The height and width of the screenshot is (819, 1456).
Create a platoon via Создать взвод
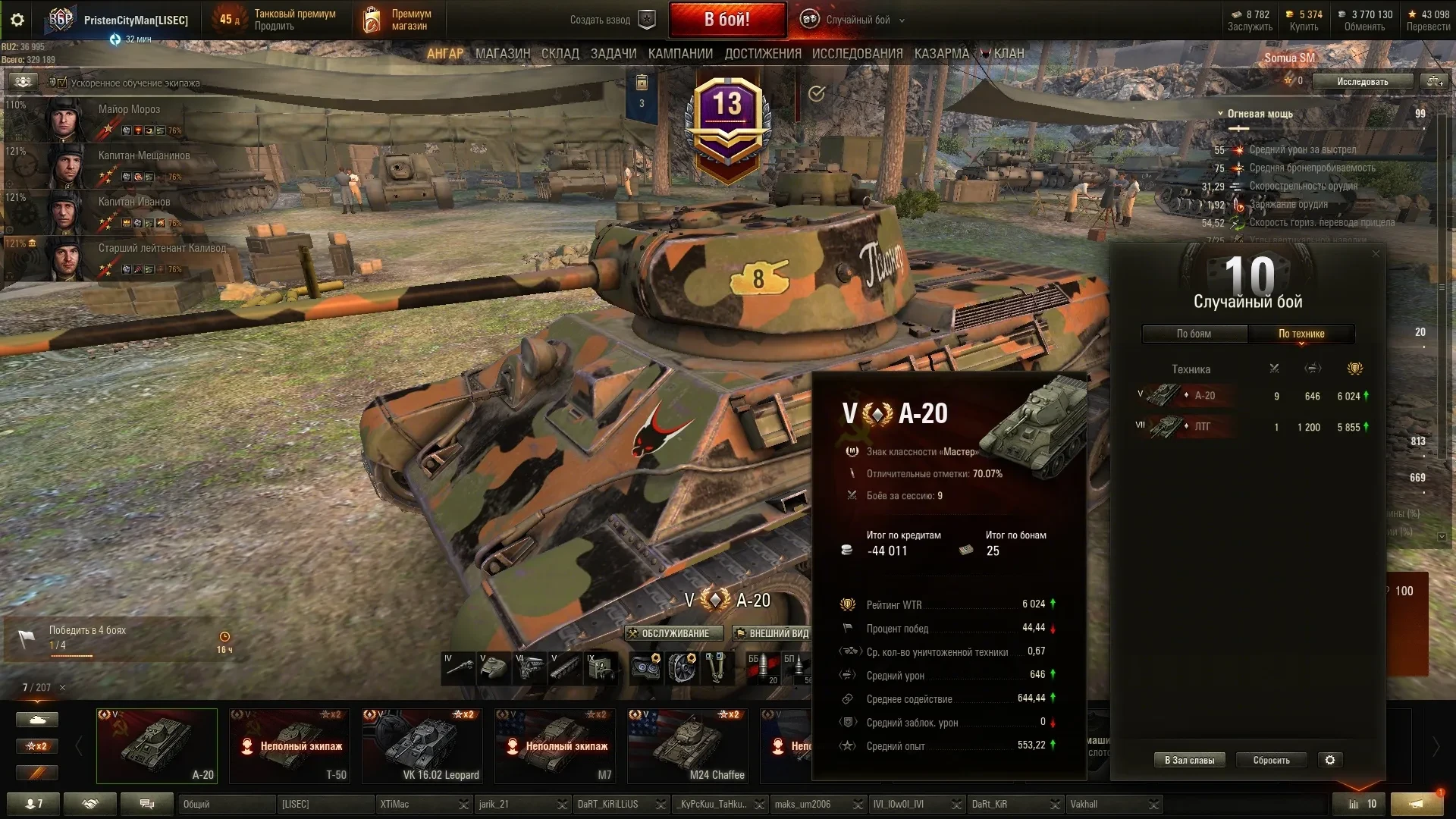click(611, 20)
